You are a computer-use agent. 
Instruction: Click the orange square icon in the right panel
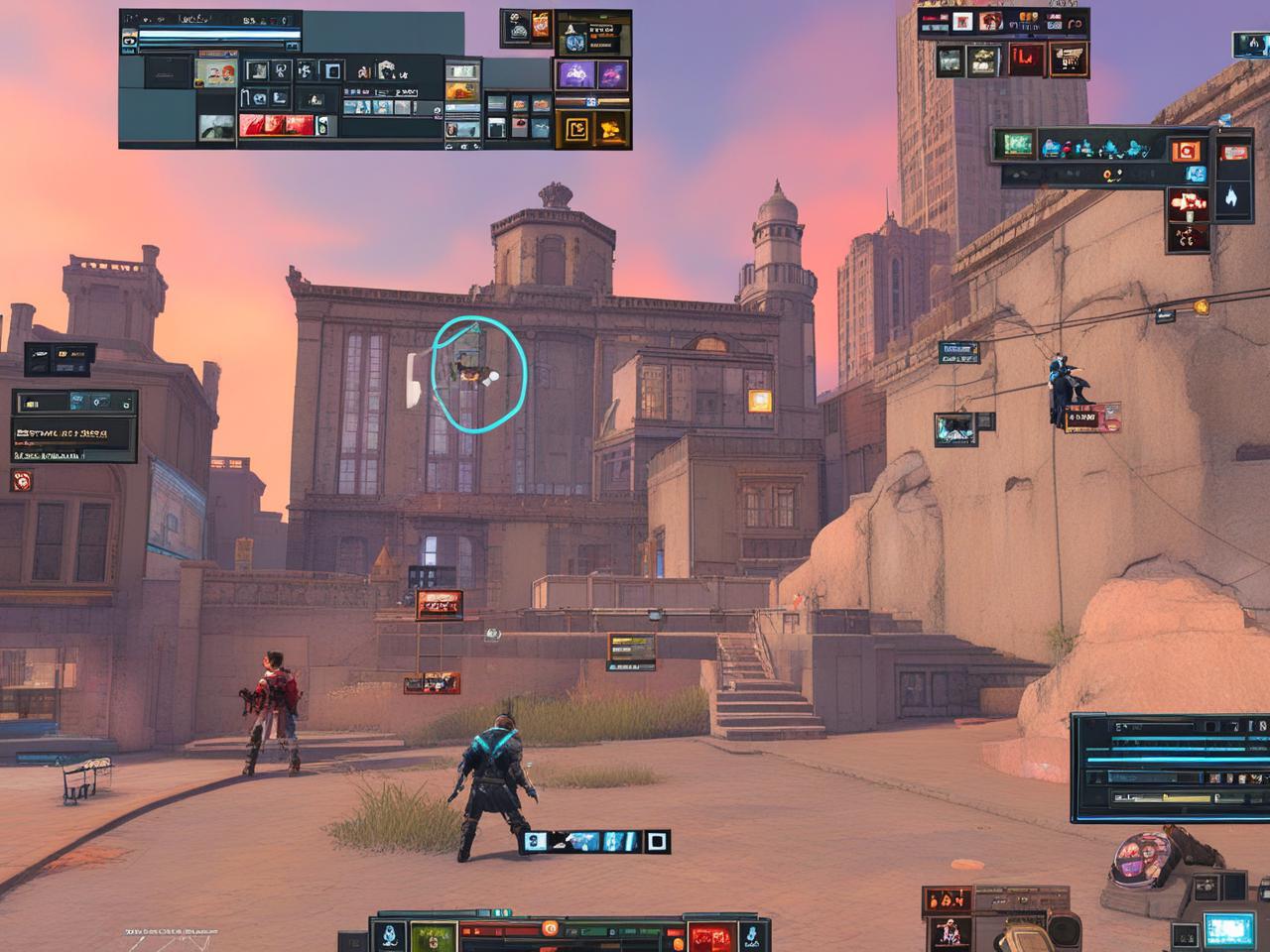click(x=1184, y=151)
